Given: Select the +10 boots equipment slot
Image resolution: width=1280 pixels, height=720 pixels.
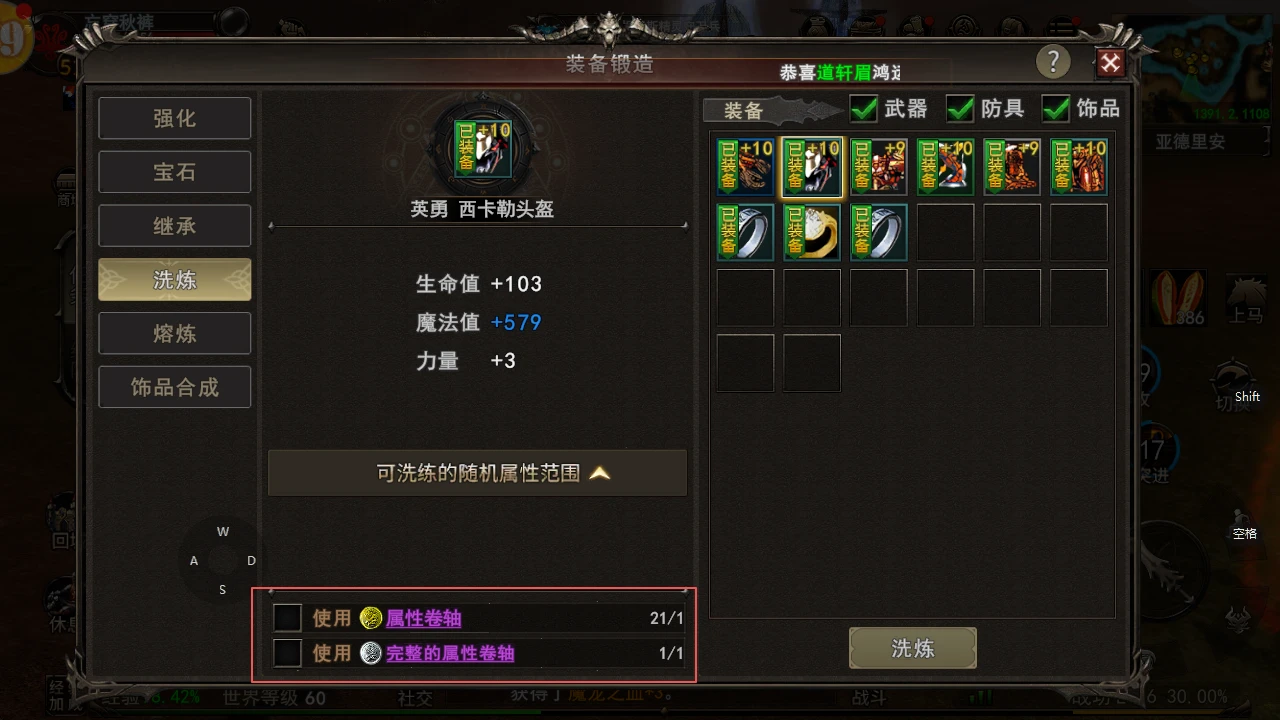Looking at the screenshot, I should point(945,166).
